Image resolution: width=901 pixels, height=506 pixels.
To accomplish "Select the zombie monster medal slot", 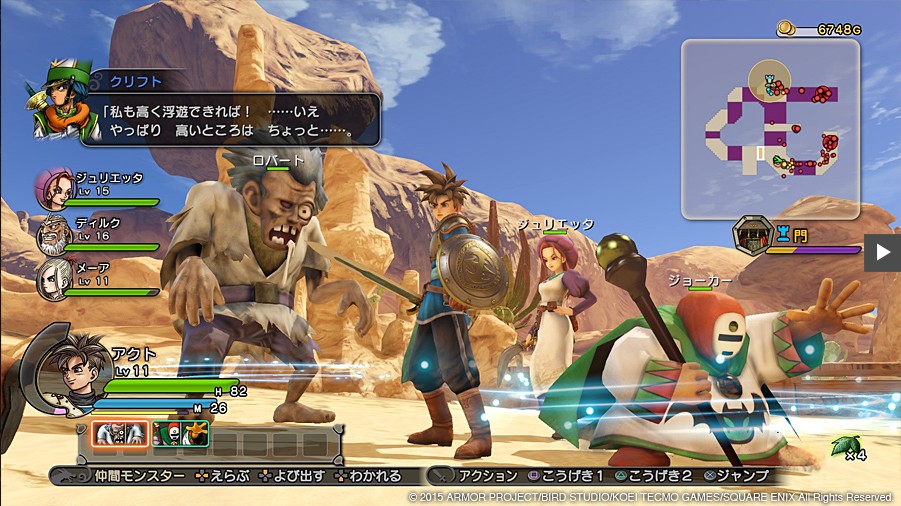I will pos(121,433).
